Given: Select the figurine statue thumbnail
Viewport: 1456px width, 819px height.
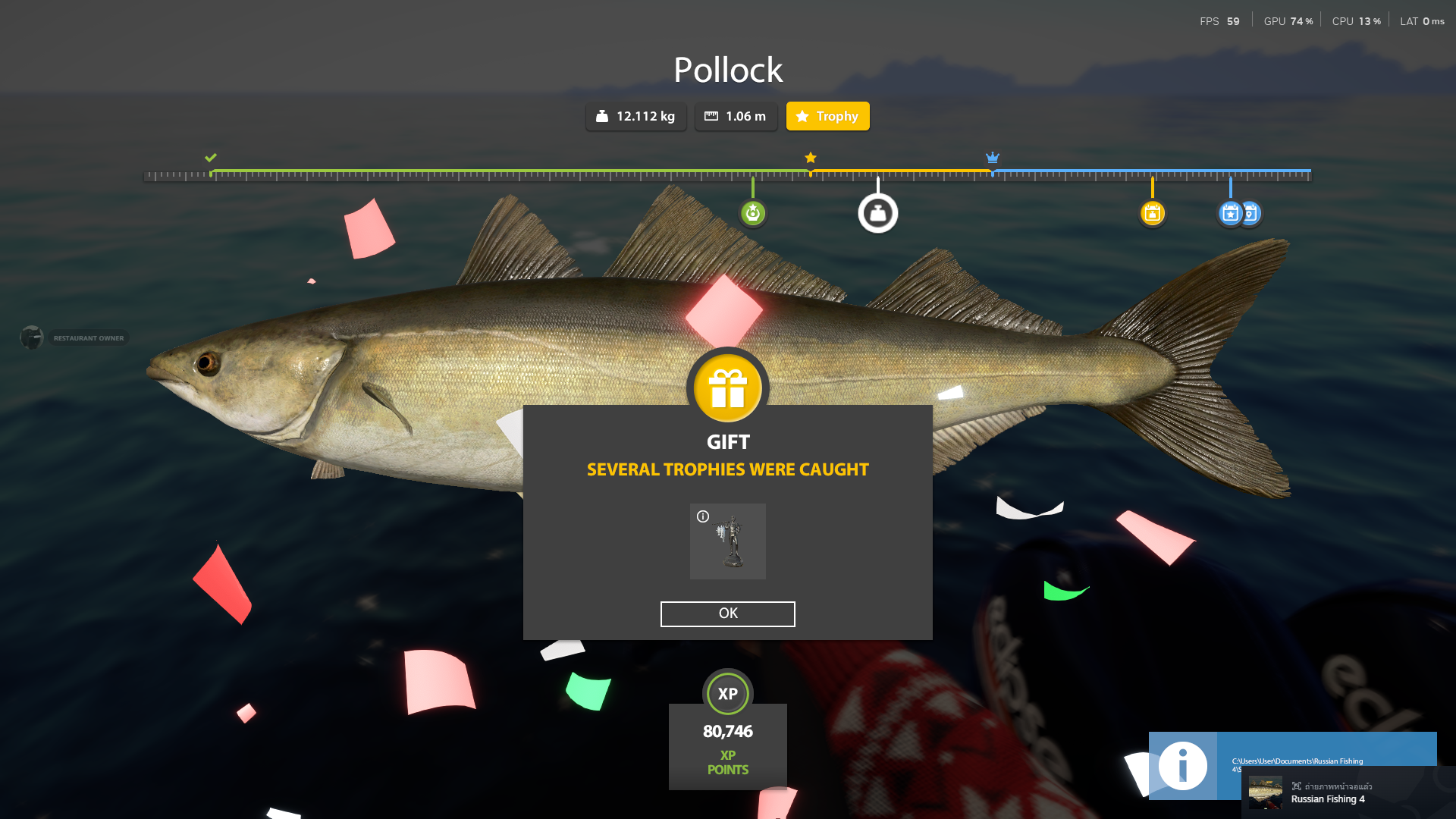Looking at the screenshot, I should (x=727, y=541).
